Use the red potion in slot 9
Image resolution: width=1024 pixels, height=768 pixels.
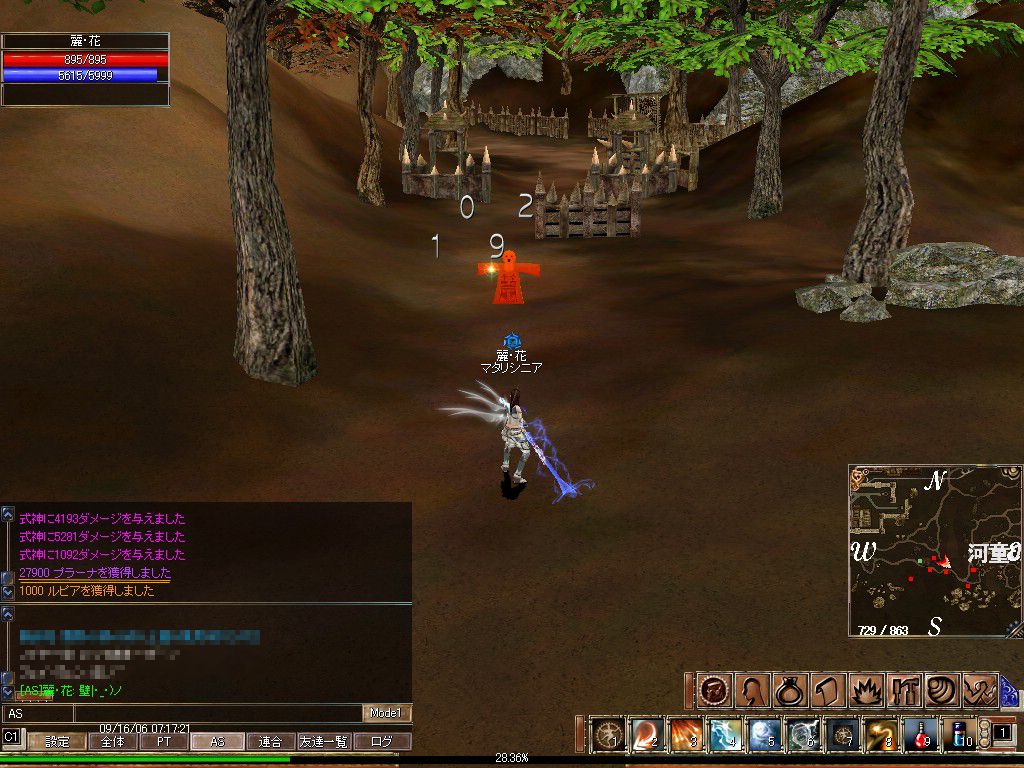click(920, 735)
